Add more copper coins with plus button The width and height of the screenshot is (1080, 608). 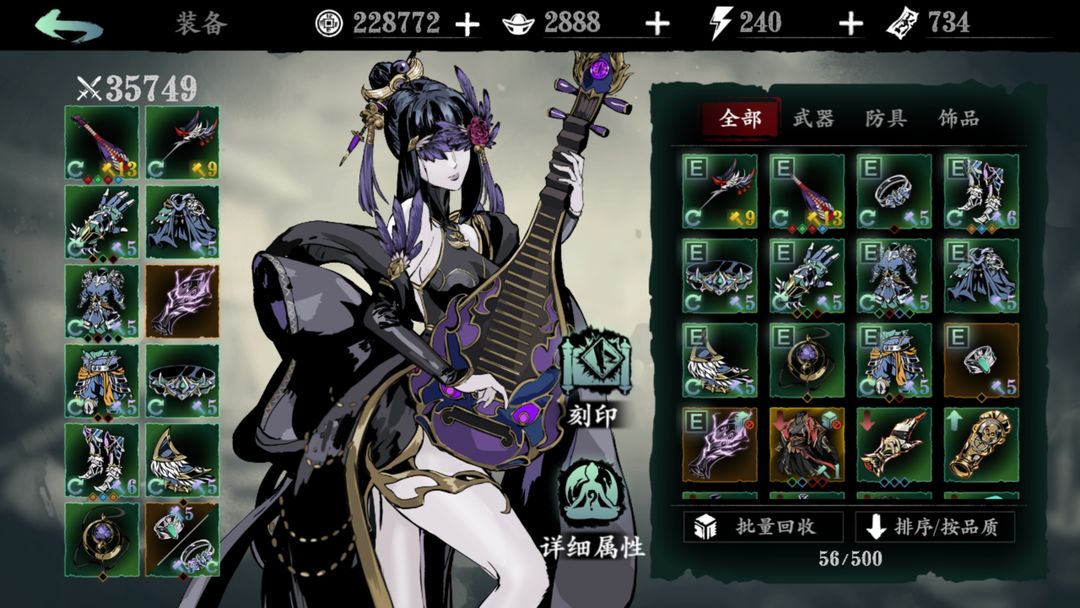(x=467, y=24)
